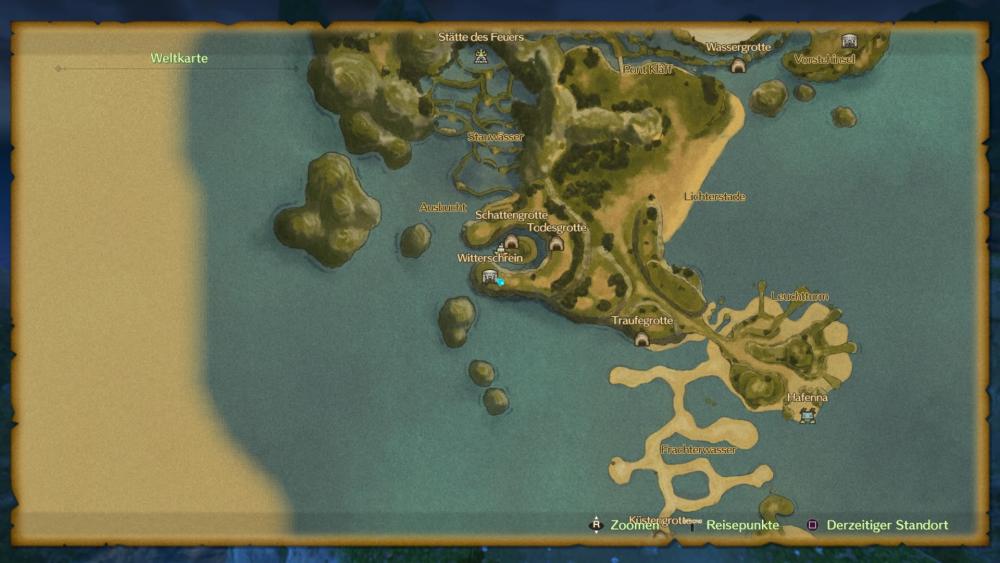Select the Hafenna harbor marker
Screen dimensions: 1000x563
(807, 415)
